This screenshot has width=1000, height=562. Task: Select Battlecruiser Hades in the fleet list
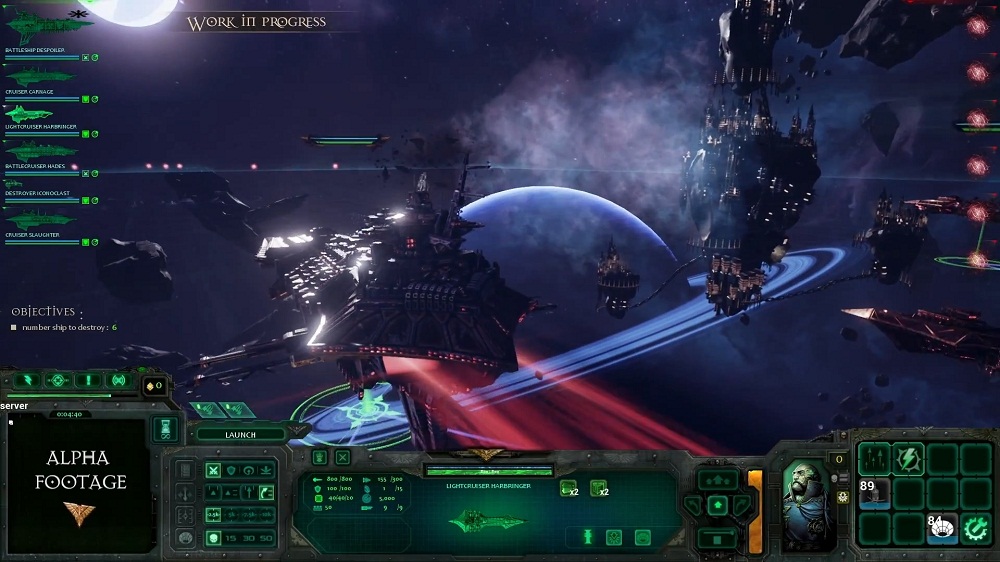(x=40, y=151)
